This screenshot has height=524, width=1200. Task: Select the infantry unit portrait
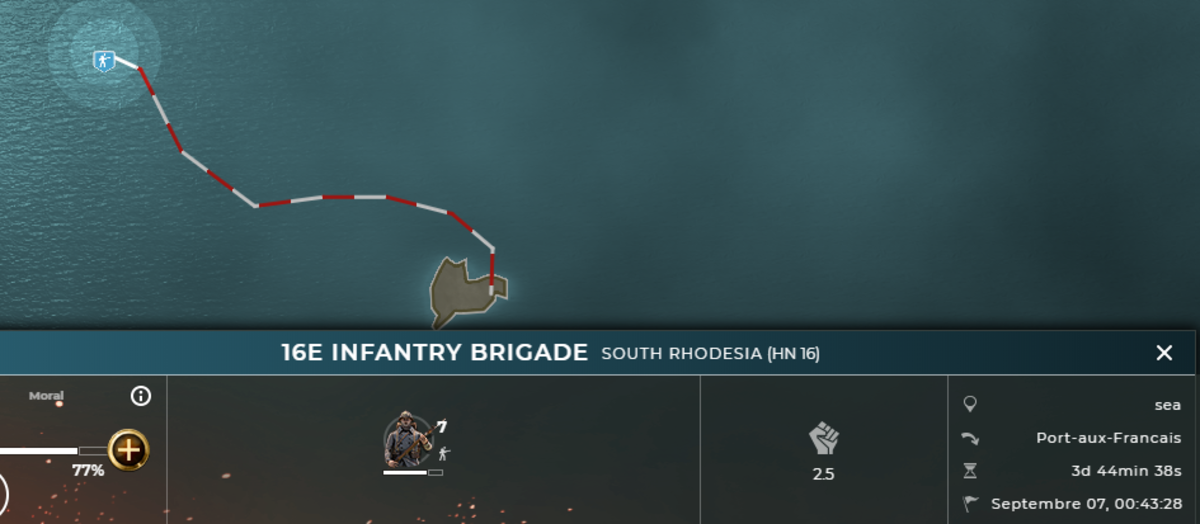(408, 440)
